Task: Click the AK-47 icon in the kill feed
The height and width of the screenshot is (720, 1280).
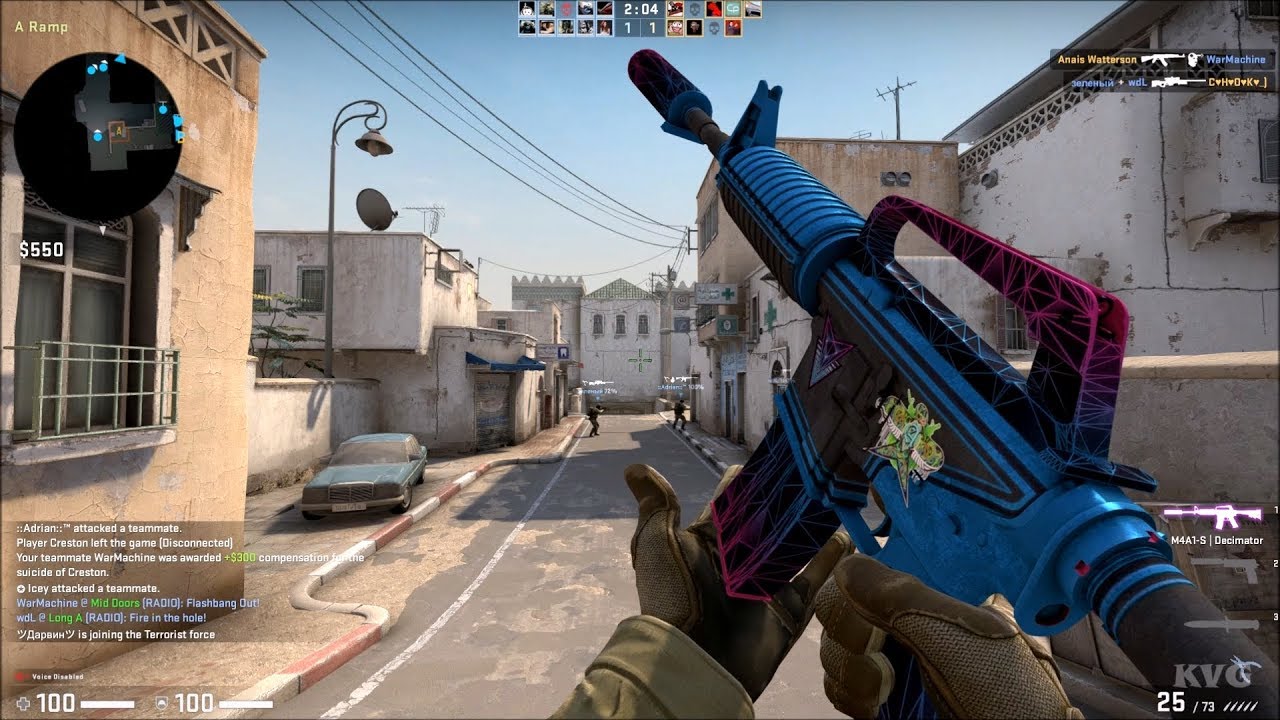Action: point(1162,60)
